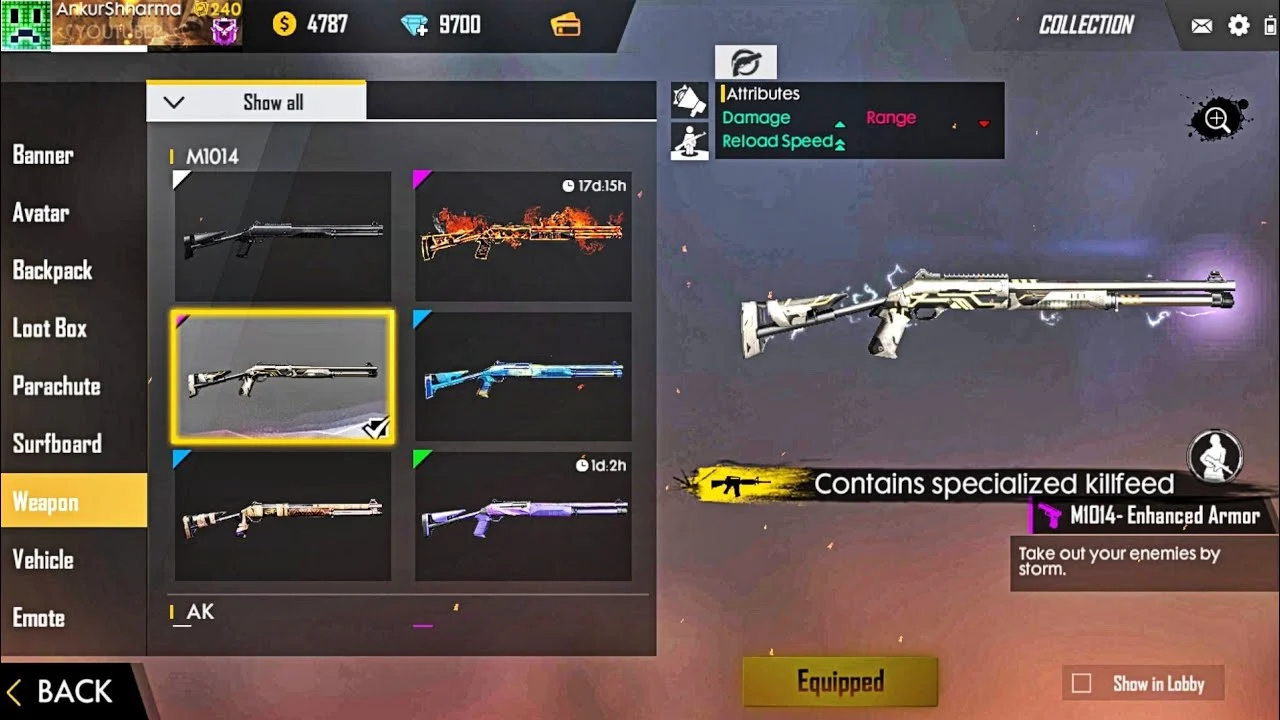Viewport: 1280px width, 720px height.
Task: Select the purple M1014 skin with 1d:2h timer
Action: point(523,516)
